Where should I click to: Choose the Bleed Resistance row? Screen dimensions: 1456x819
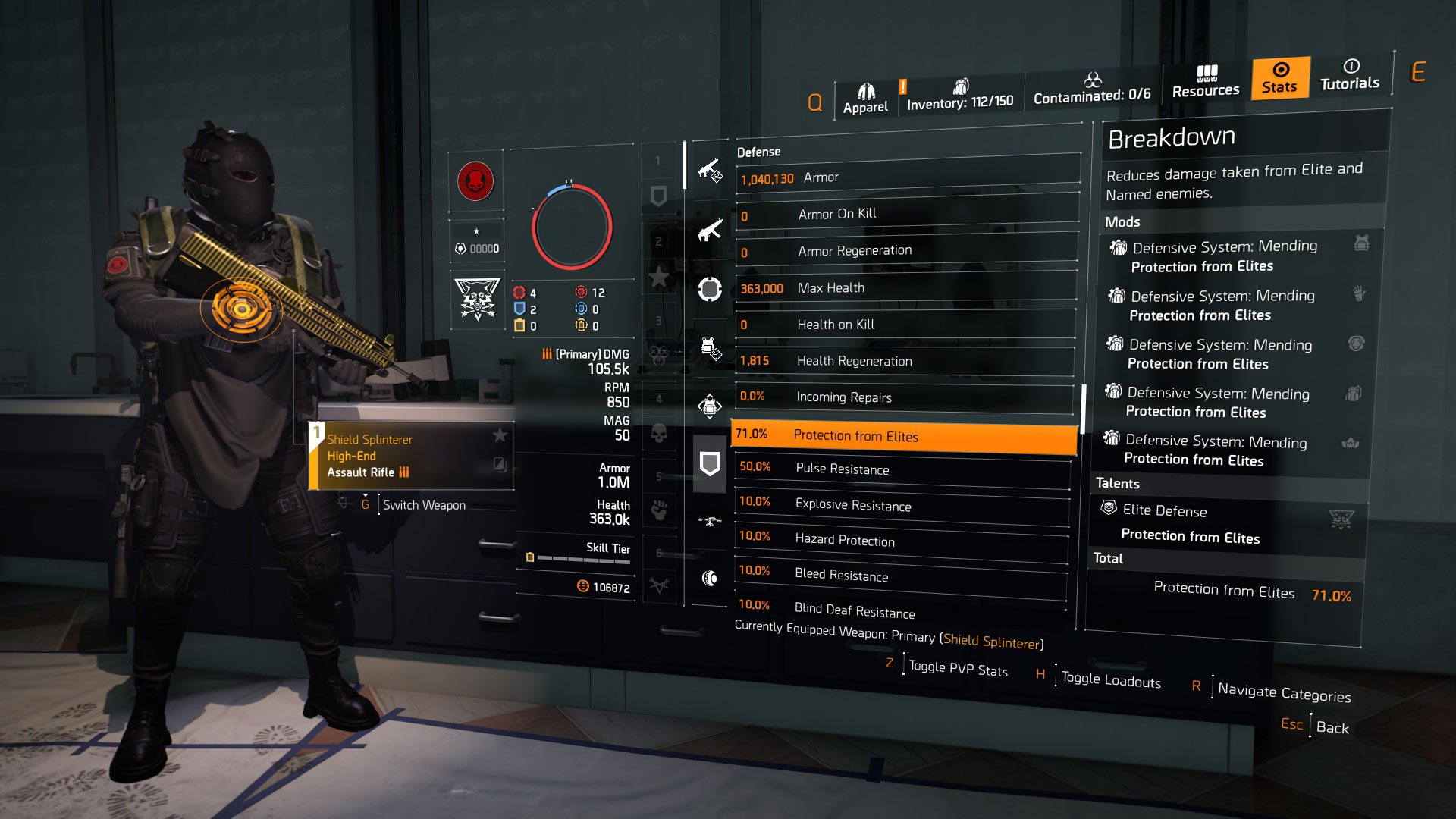point(900,575)
